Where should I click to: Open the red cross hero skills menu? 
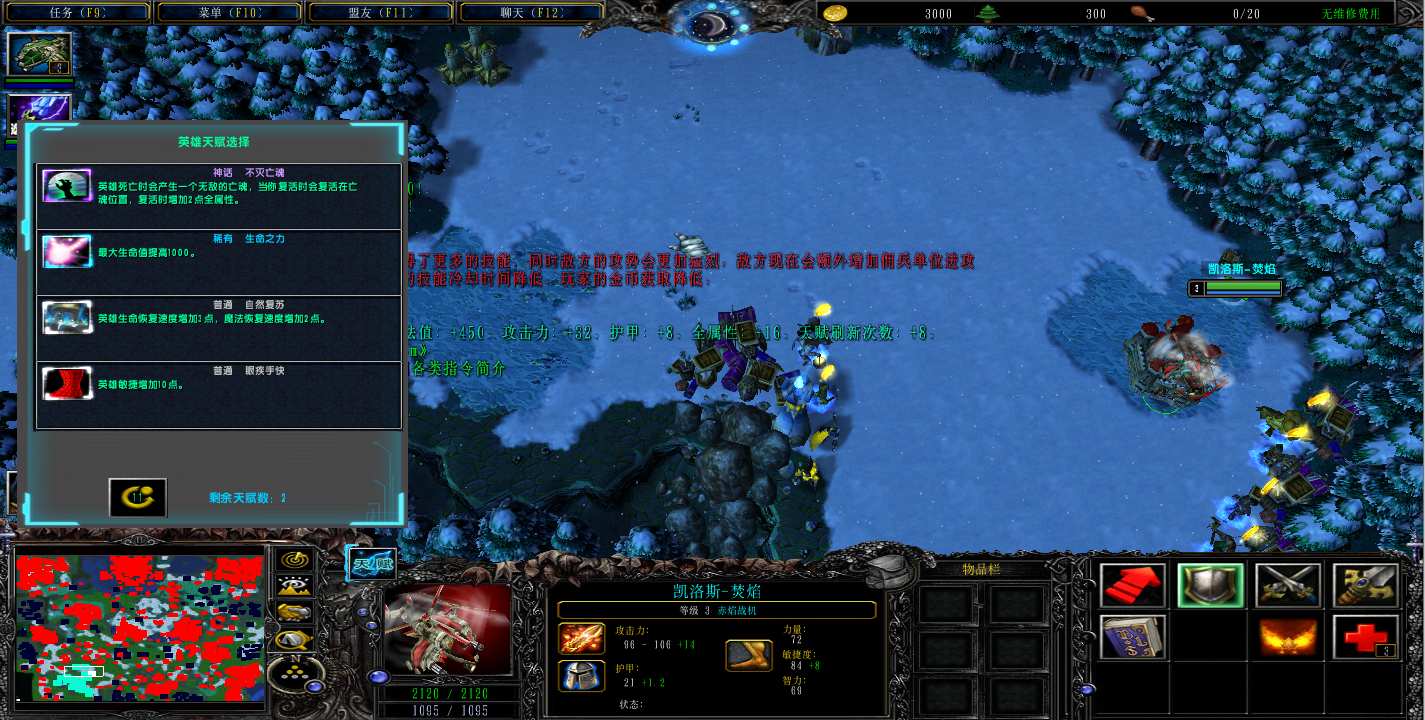click(x=1365, y=637)
